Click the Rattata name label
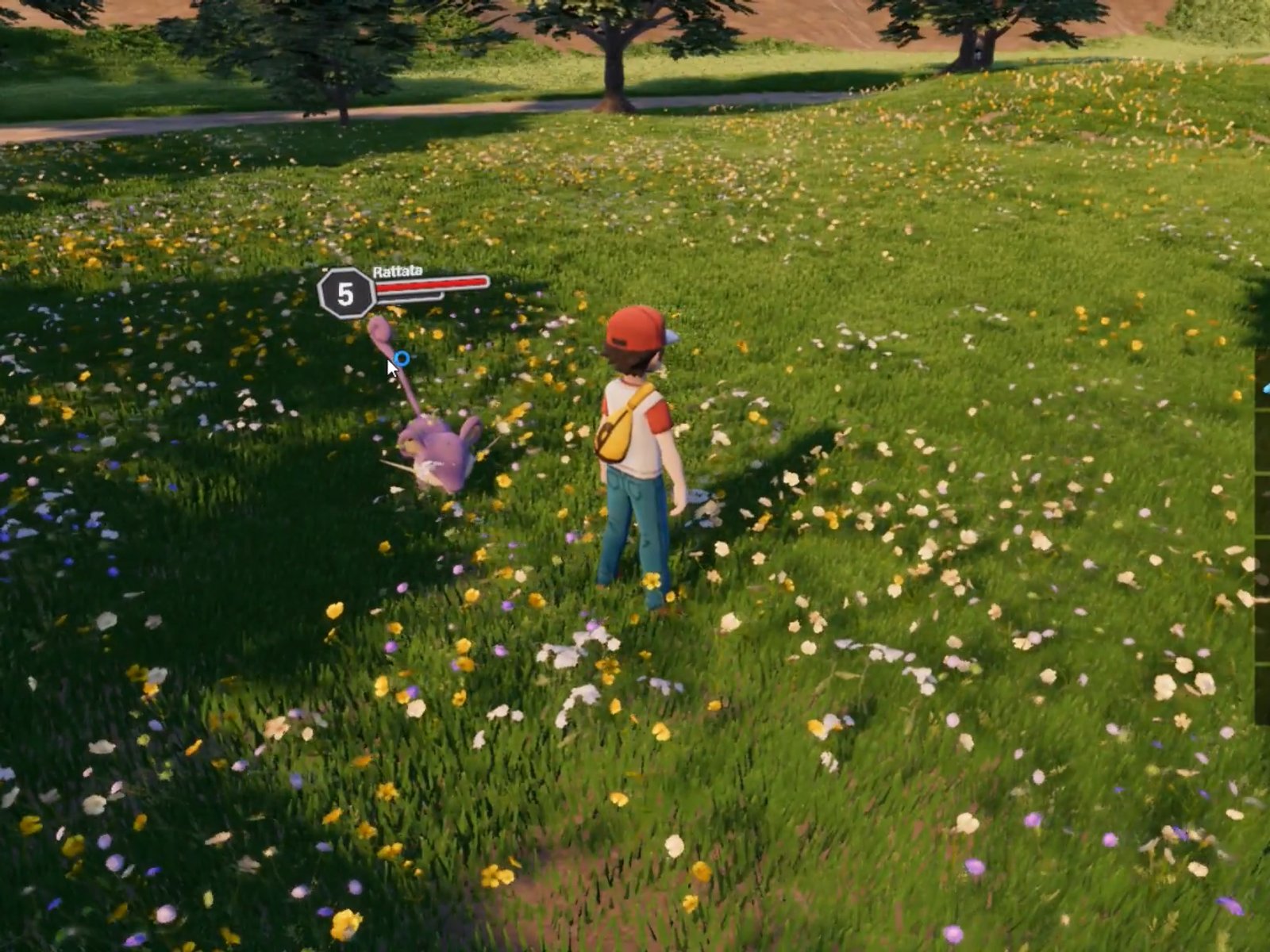Image resolution: width=1270 pixels, height=952 pixels. [397, 271]
